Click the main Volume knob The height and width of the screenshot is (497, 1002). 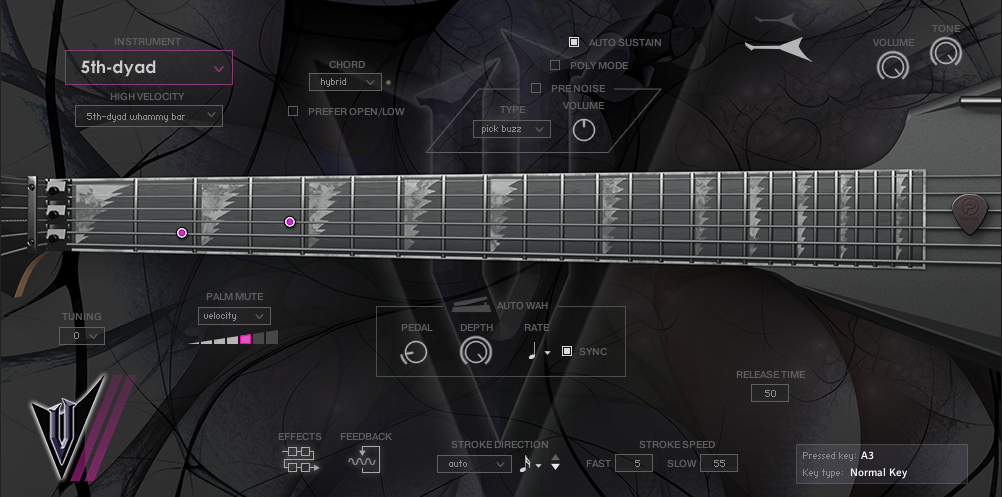[x=892, y=66]
